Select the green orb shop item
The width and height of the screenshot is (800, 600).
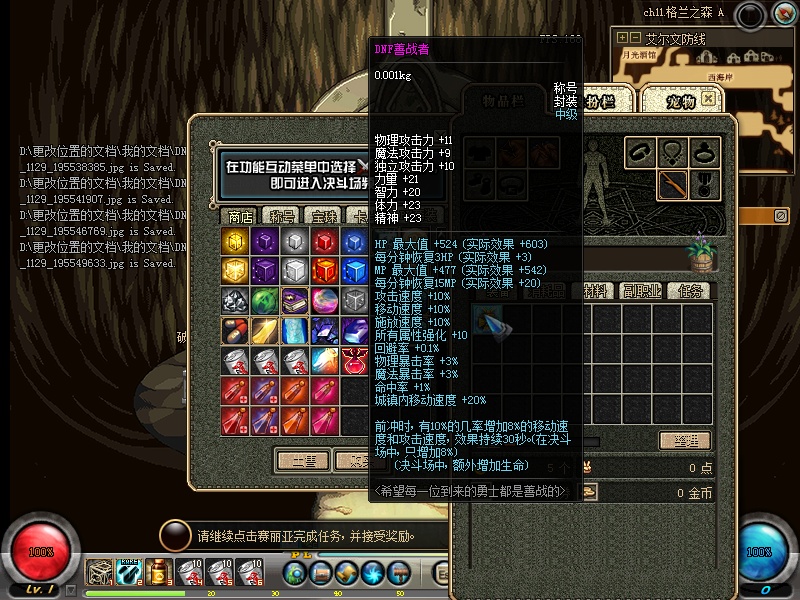point(264,301)
